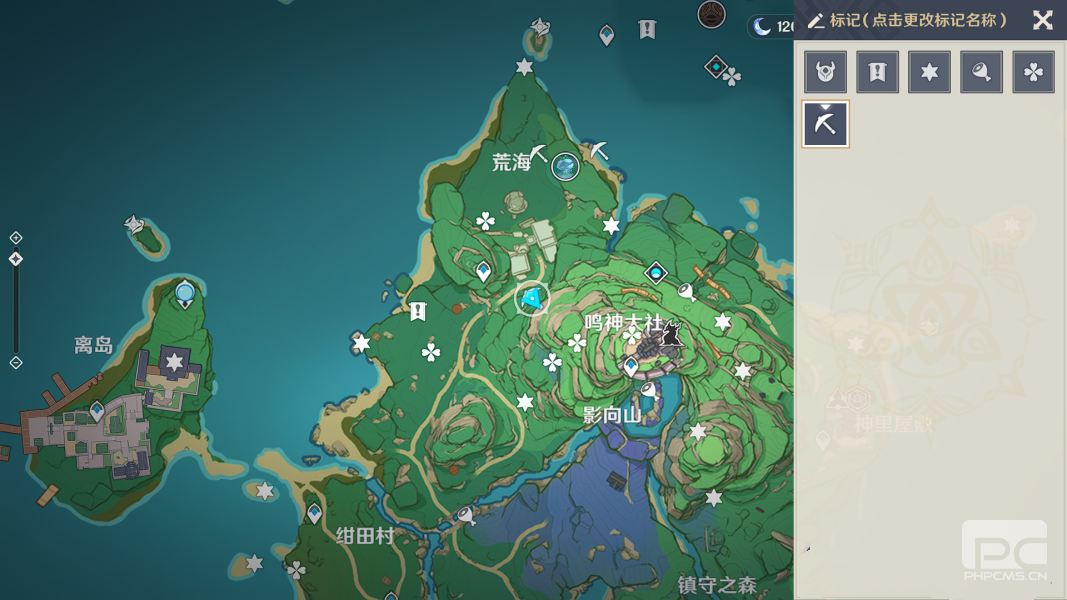Click the black shrine icon at 鸣神大社
This screenshot has width=1067, height=600.
coord(670,334)
